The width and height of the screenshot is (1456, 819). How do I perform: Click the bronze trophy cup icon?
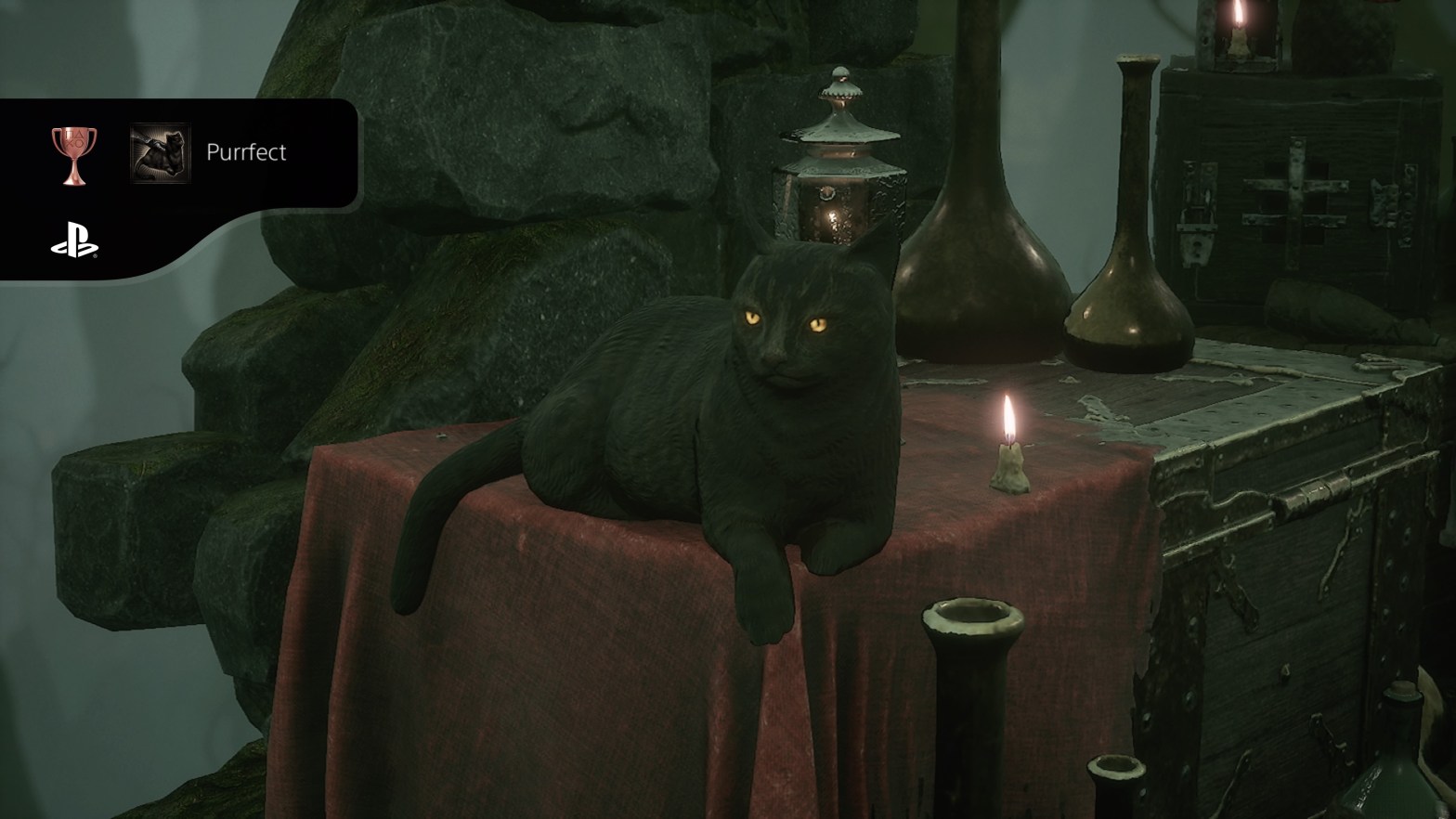[x=73, y=154]
